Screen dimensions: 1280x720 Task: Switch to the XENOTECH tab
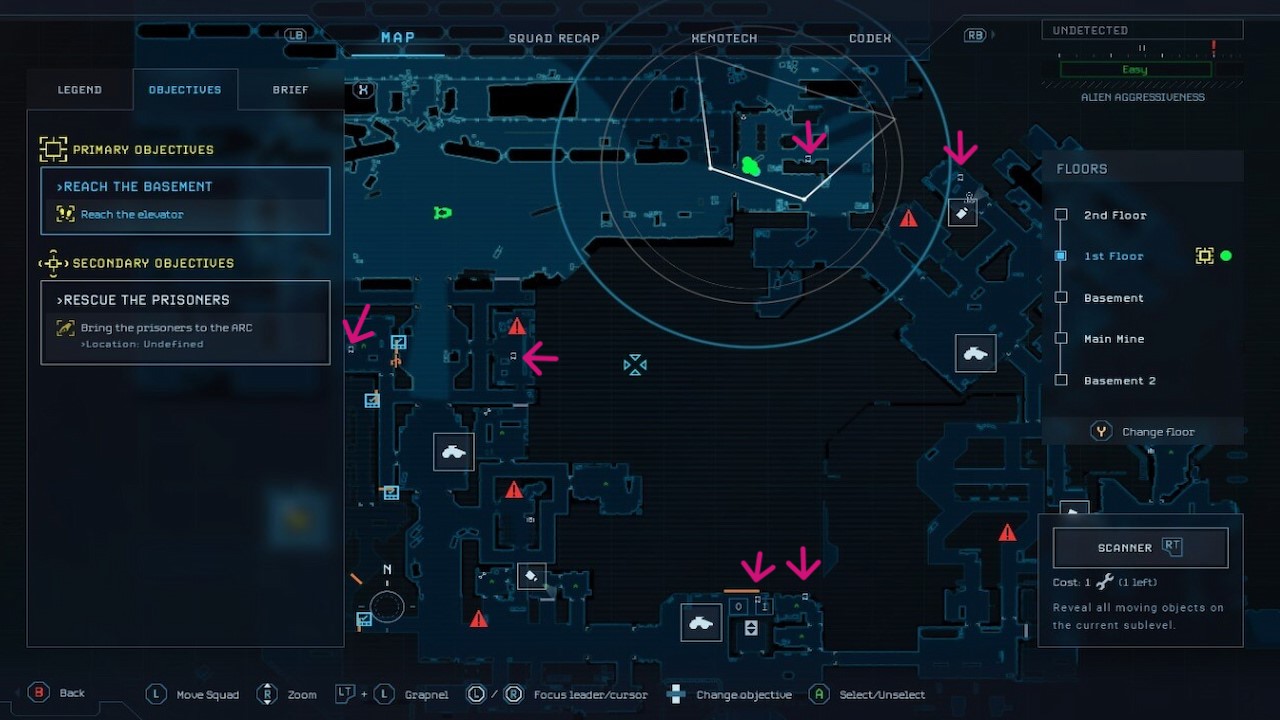[x=723, y=37]
